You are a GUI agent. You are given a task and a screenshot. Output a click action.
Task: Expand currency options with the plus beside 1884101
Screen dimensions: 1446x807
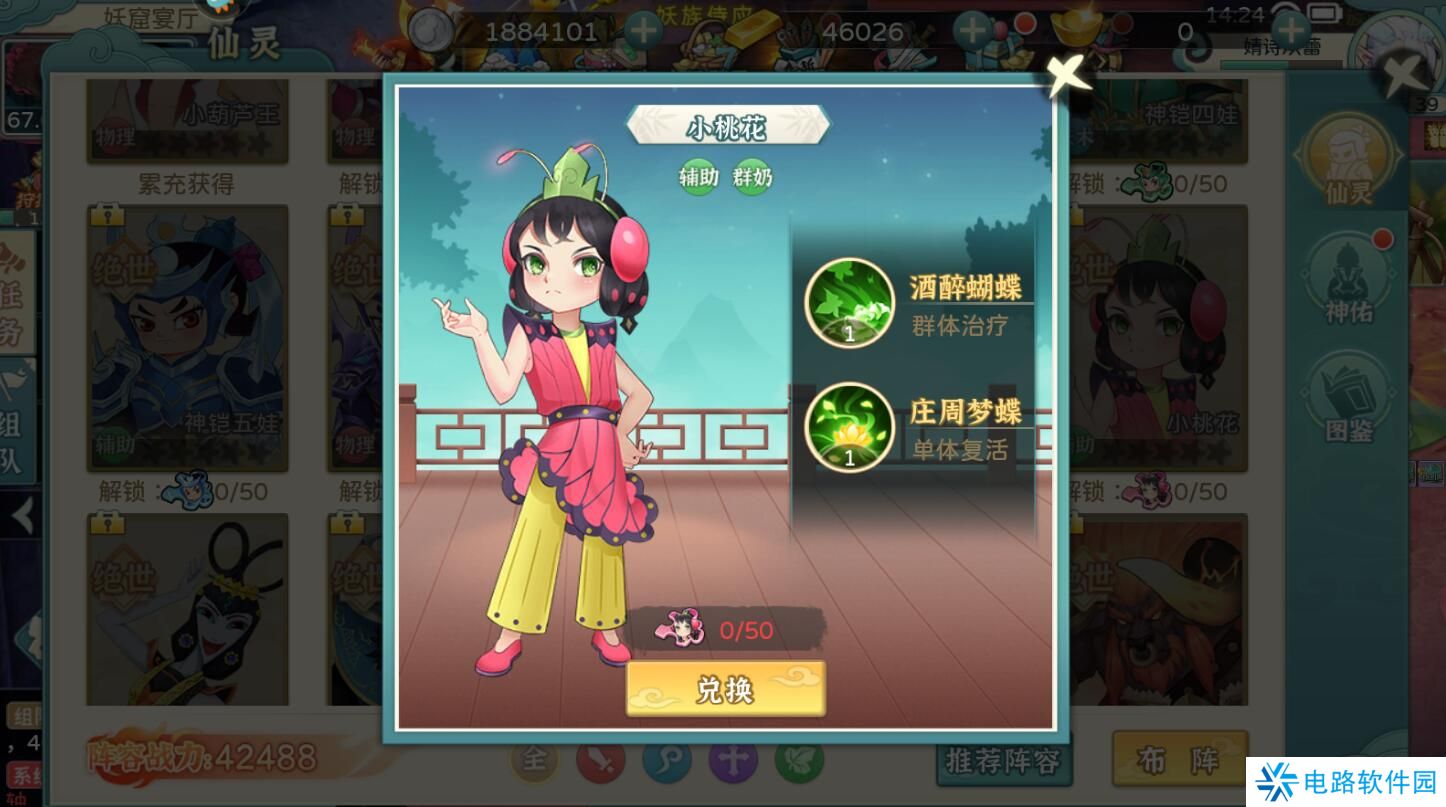pos(641,30)
